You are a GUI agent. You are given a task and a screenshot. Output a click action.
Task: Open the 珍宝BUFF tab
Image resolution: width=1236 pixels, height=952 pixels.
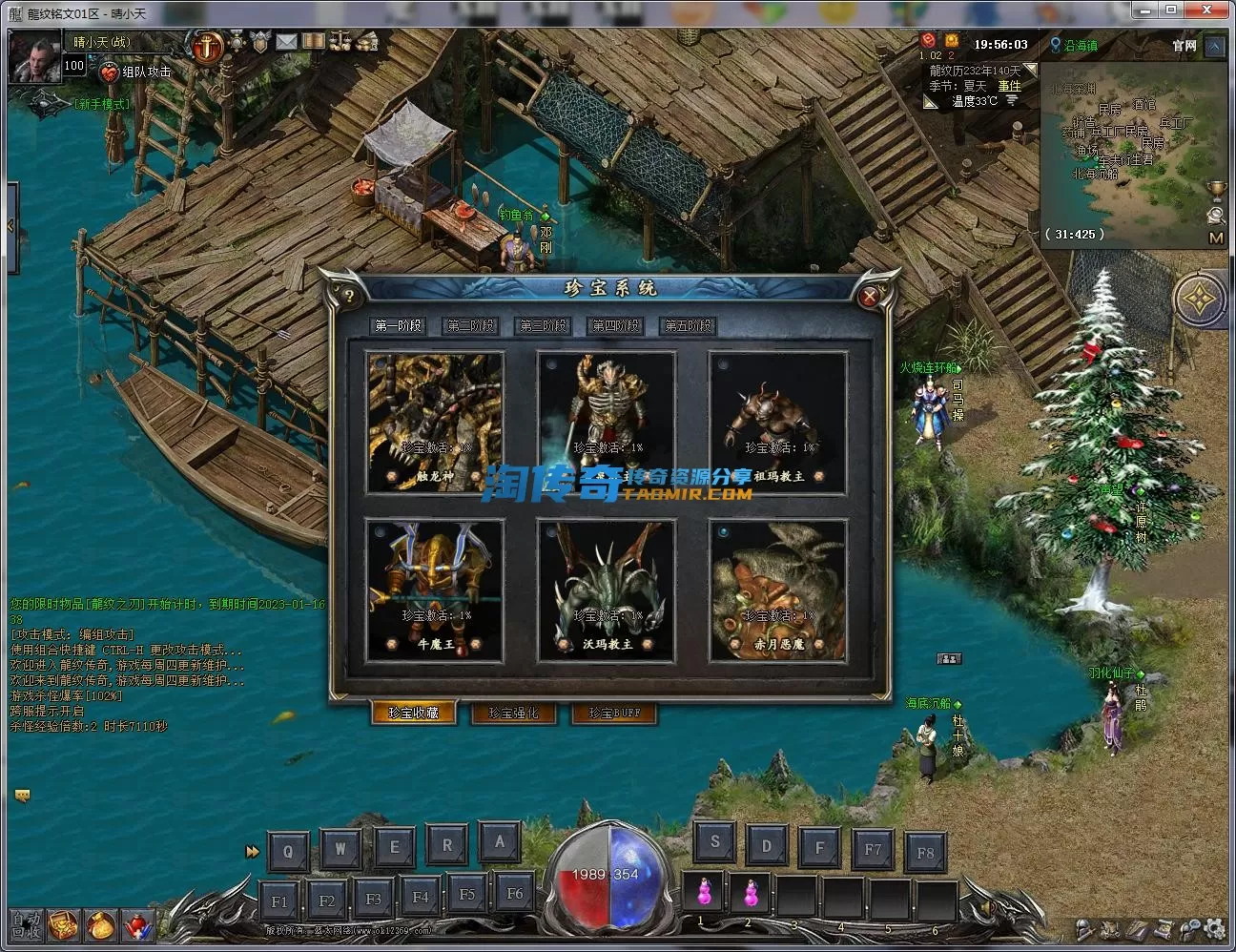pos(614,713)
